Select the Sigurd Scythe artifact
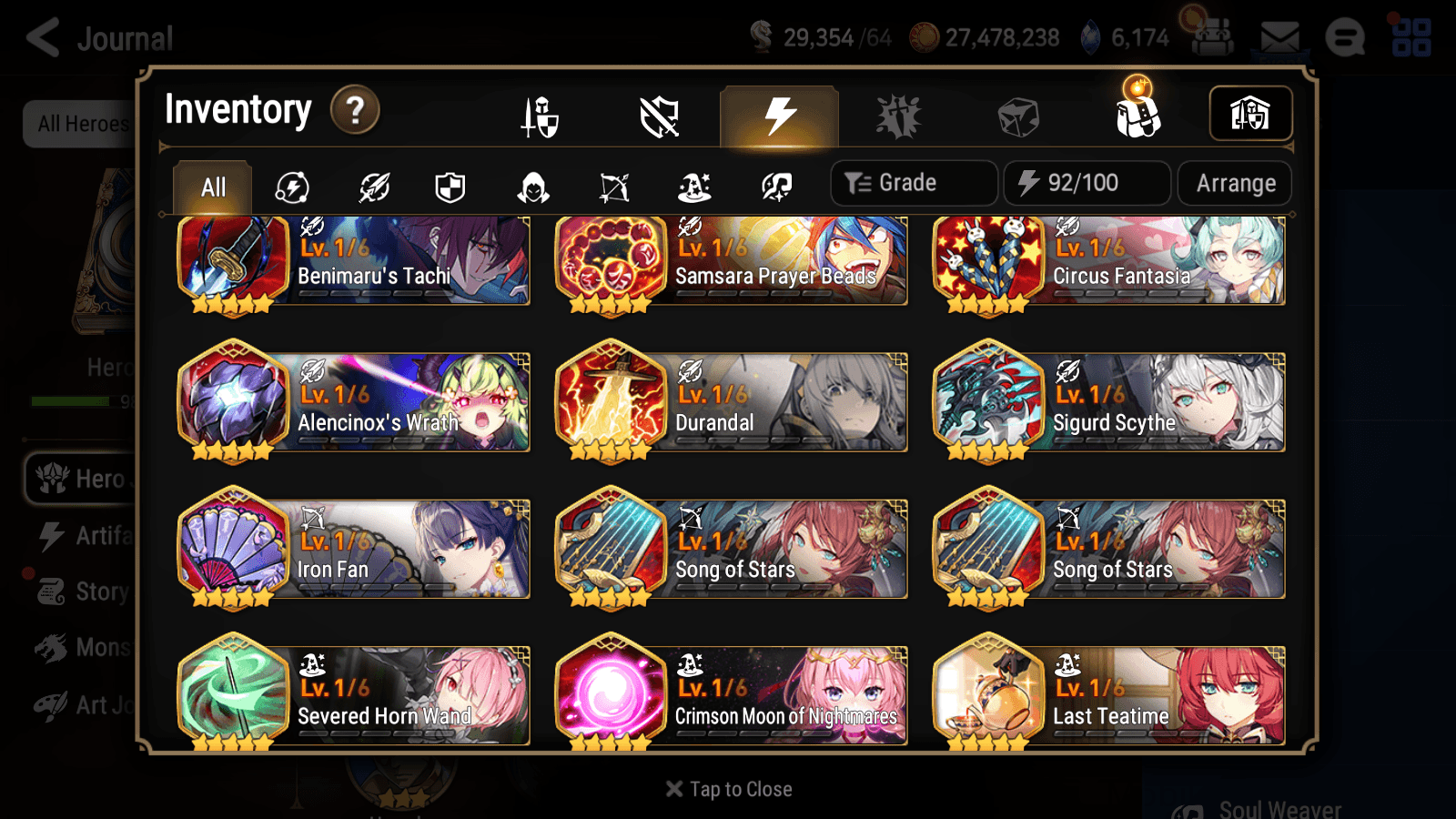The width and height of the screenshot is (1456, 819). pos(1108,401)
